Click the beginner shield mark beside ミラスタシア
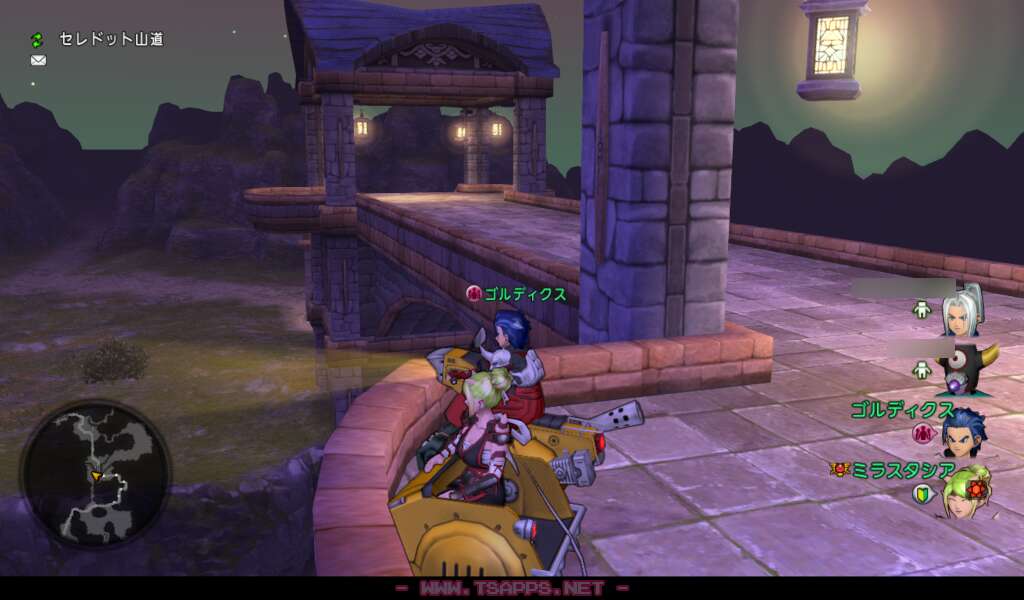The width and height of the screenshot is (1024, 600). 922,494
